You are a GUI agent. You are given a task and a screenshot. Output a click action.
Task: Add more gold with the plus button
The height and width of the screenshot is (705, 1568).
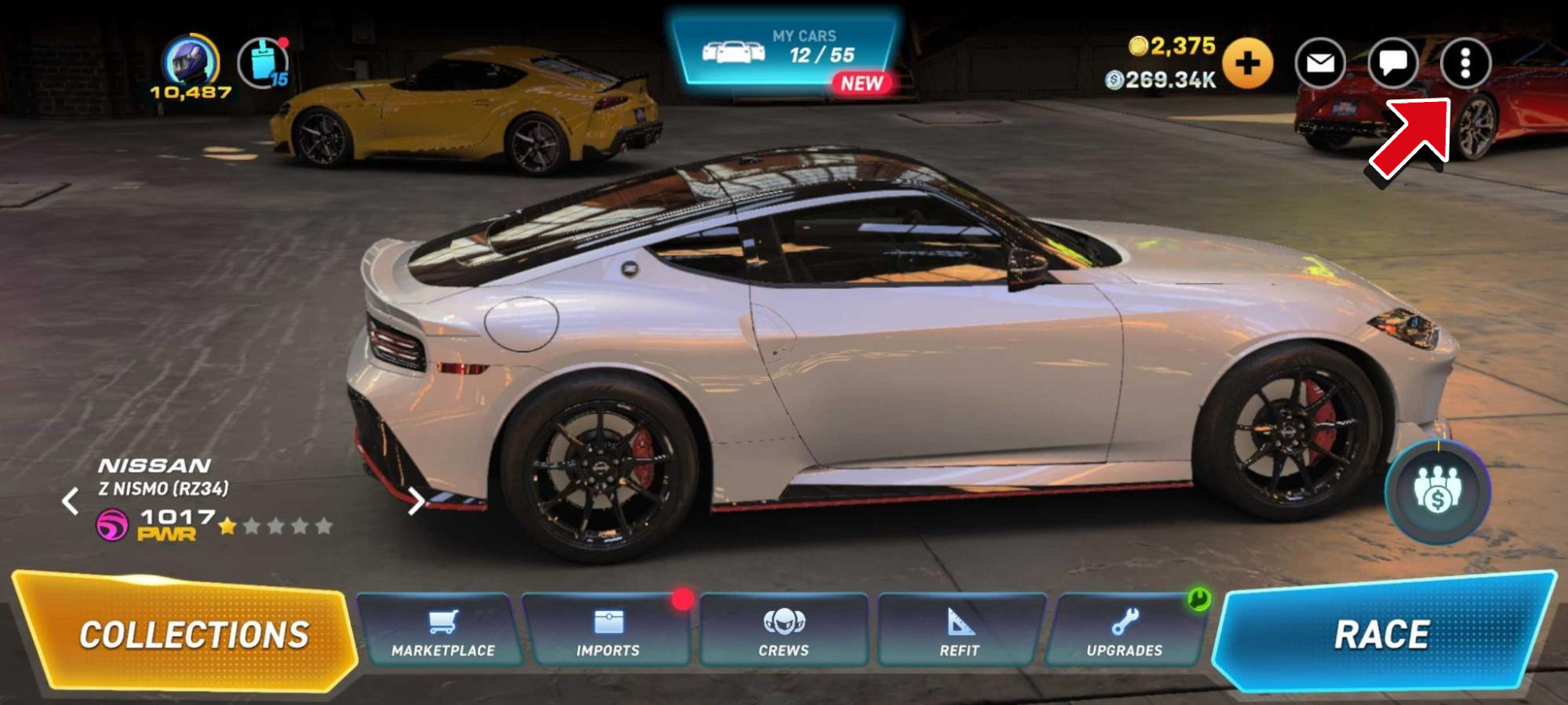[1247, 63]
